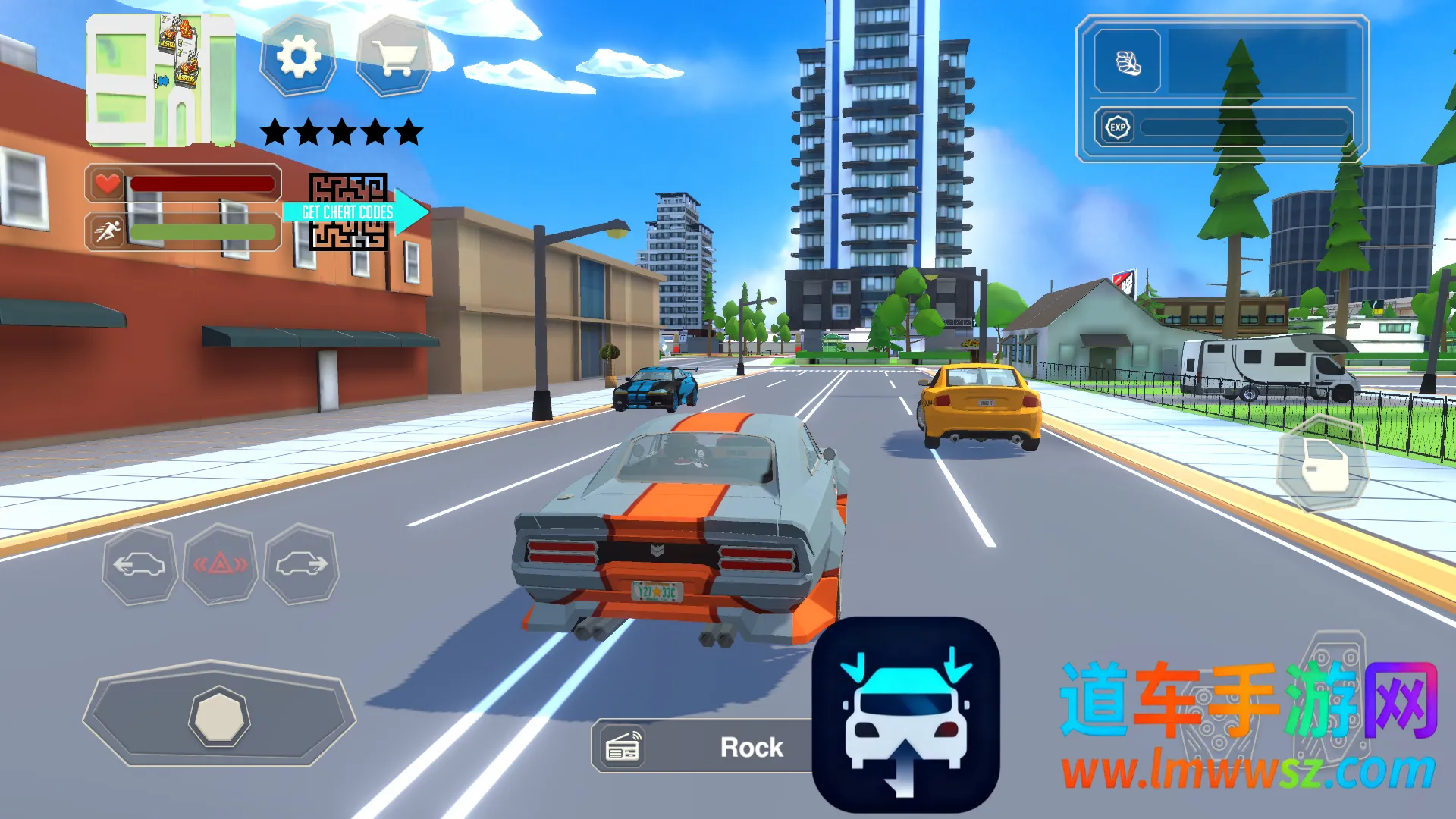Steer right with the right-arrow car button
This screenshot has width=1456, height=819.
click(301, 565)
